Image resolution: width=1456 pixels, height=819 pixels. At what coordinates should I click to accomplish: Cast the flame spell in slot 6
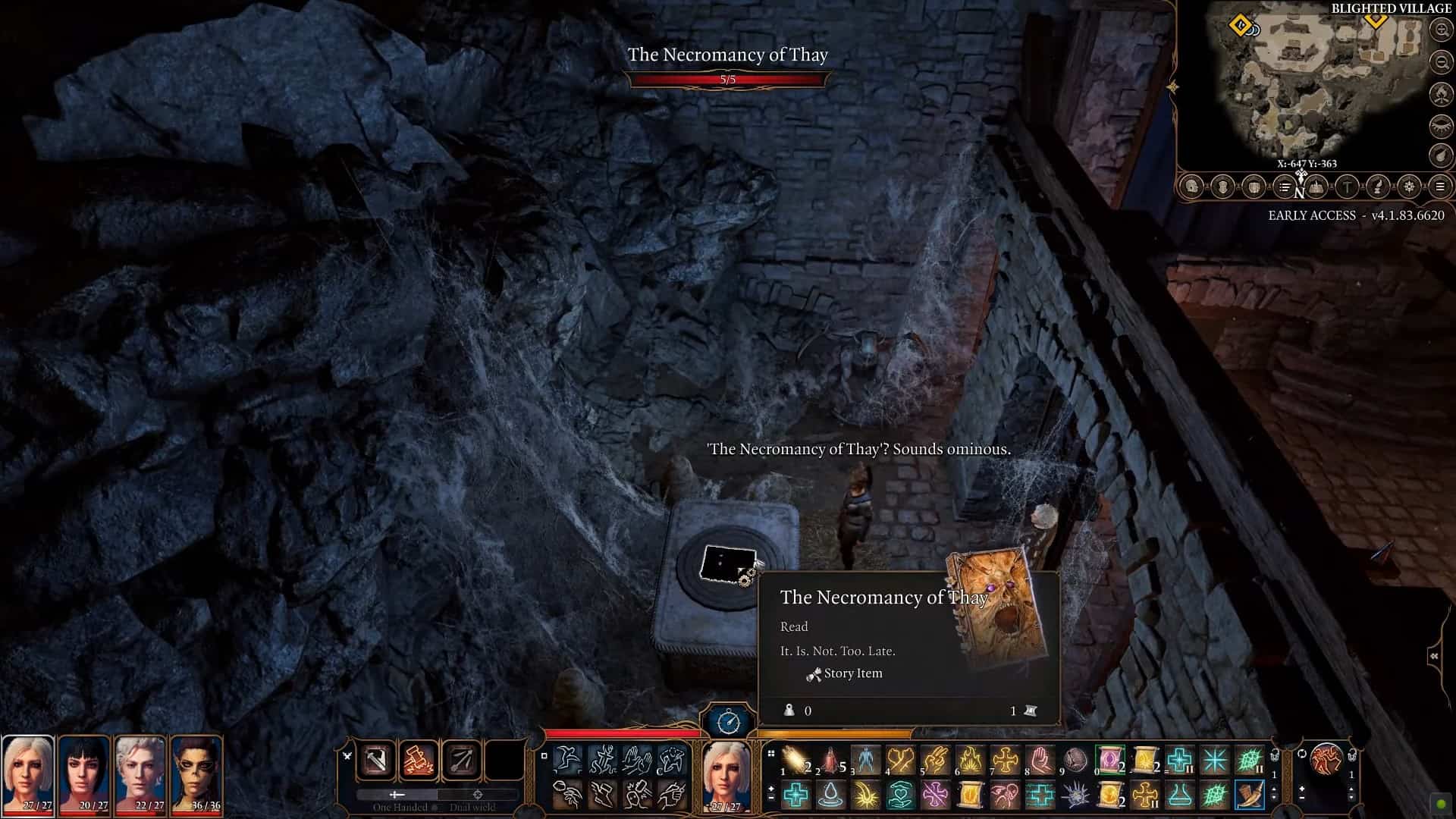pyautogui.click(x=970, y=759)
